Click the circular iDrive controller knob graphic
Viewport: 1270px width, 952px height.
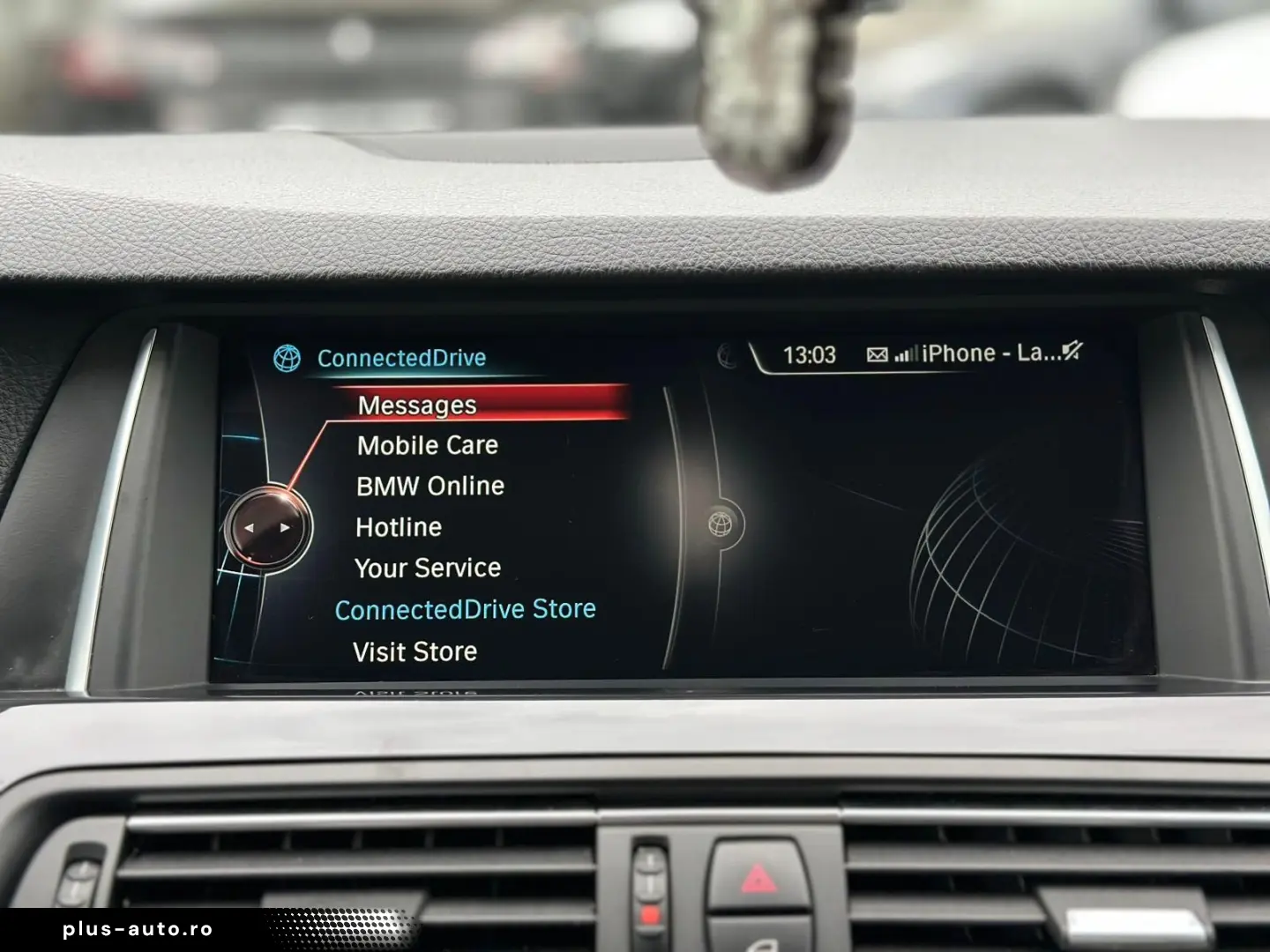[x=267, y=526]
